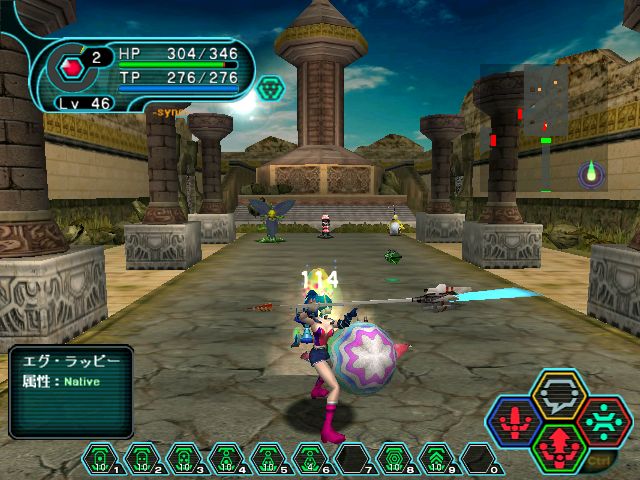Use the item in hotbar slot 2
This screenshot has width=640, height=480.
141,457
